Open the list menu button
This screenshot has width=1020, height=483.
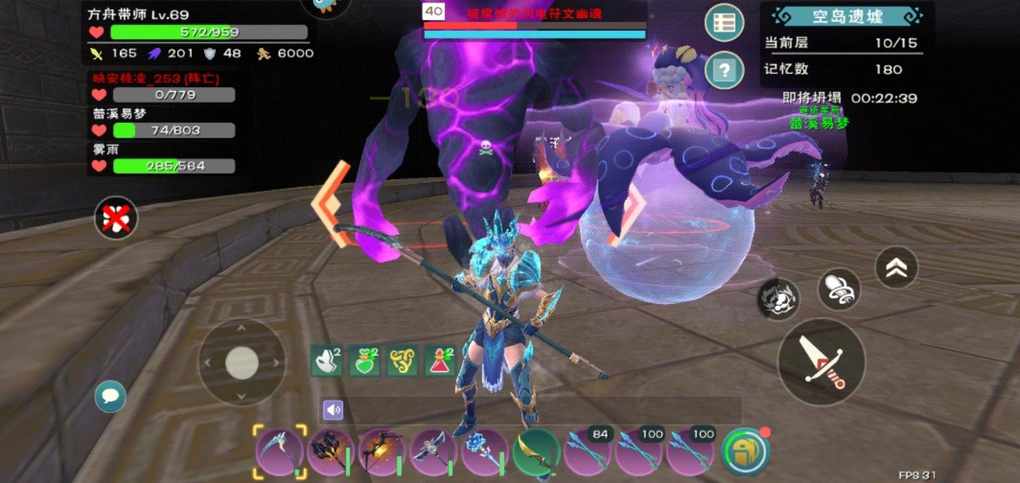[x=723, y=22]
